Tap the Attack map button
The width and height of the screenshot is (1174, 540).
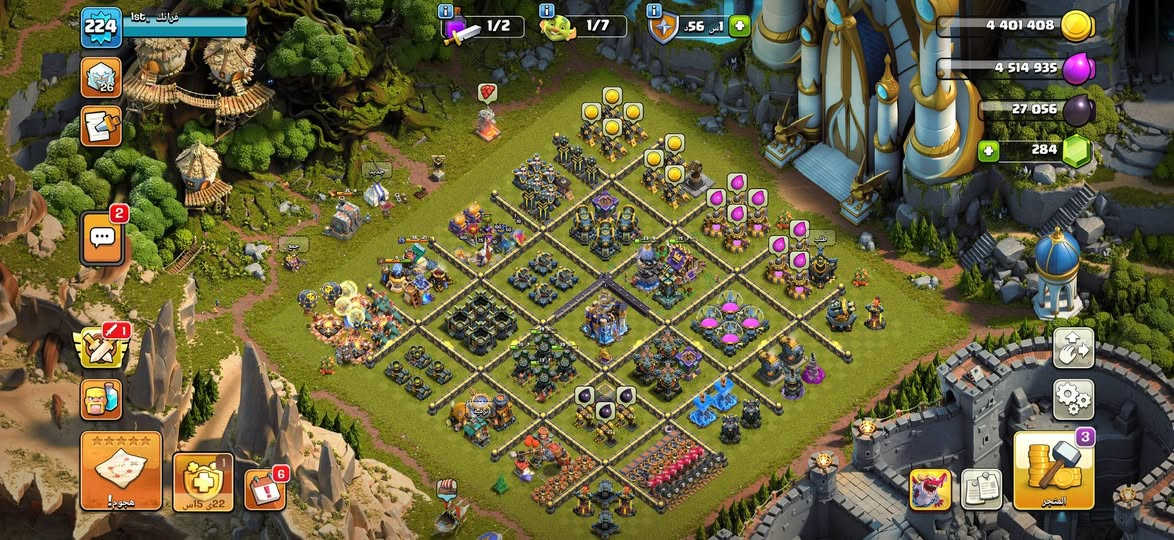(x=121, y=471)
